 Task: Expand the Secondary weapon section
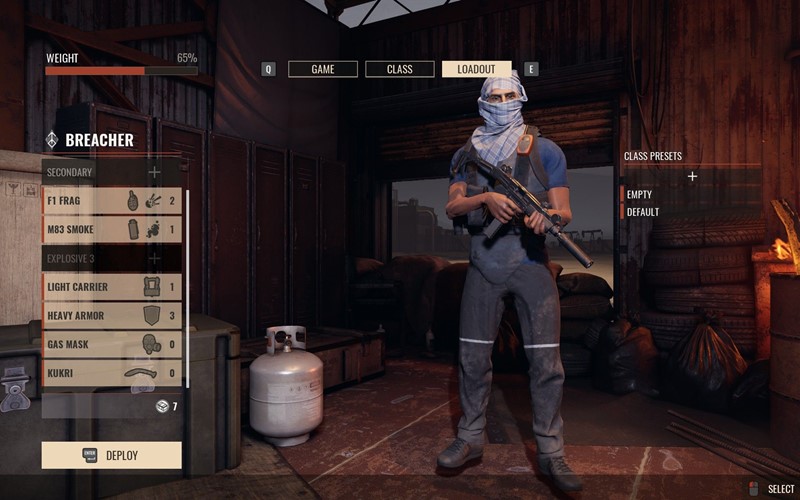coord(154,172)
